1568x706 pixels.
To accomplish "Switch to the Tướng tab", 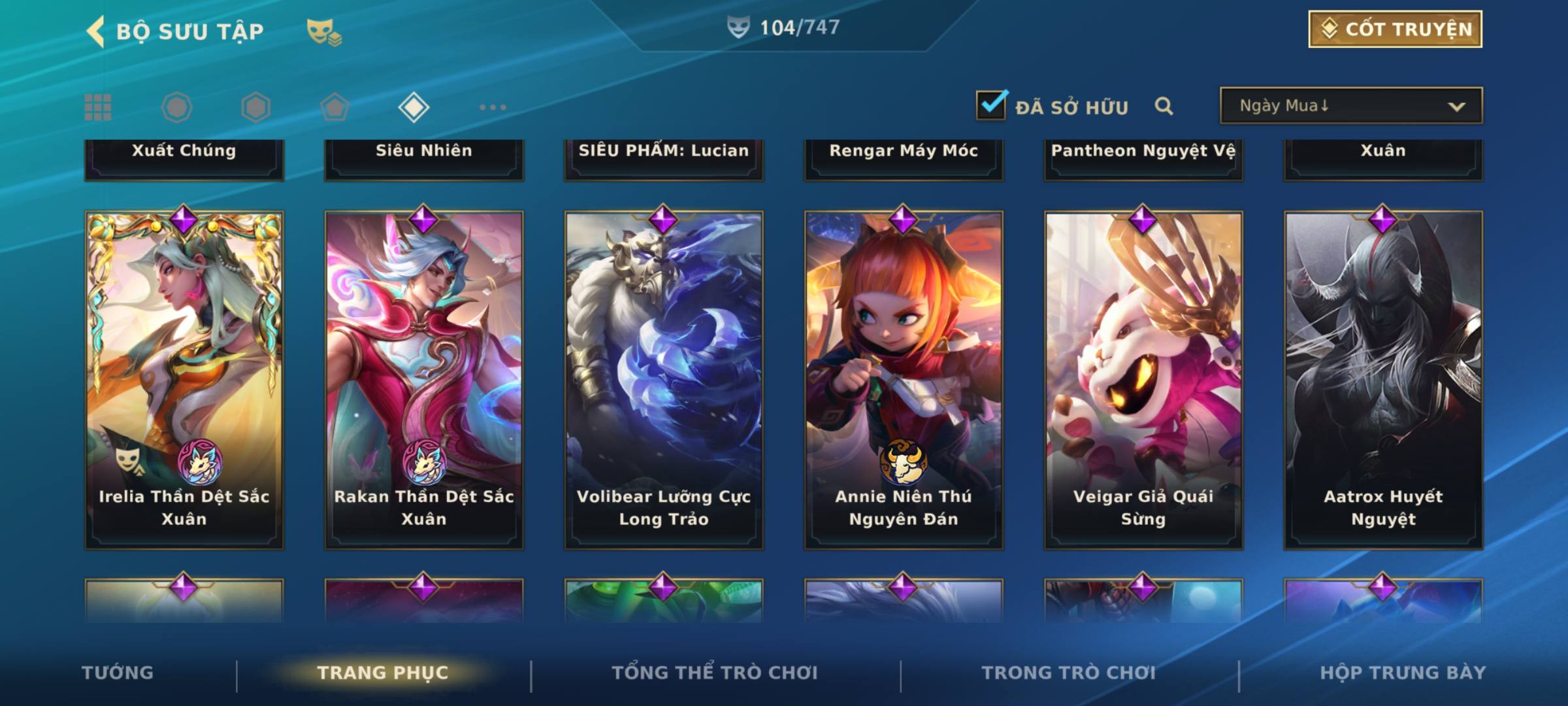I will (118, 673).
